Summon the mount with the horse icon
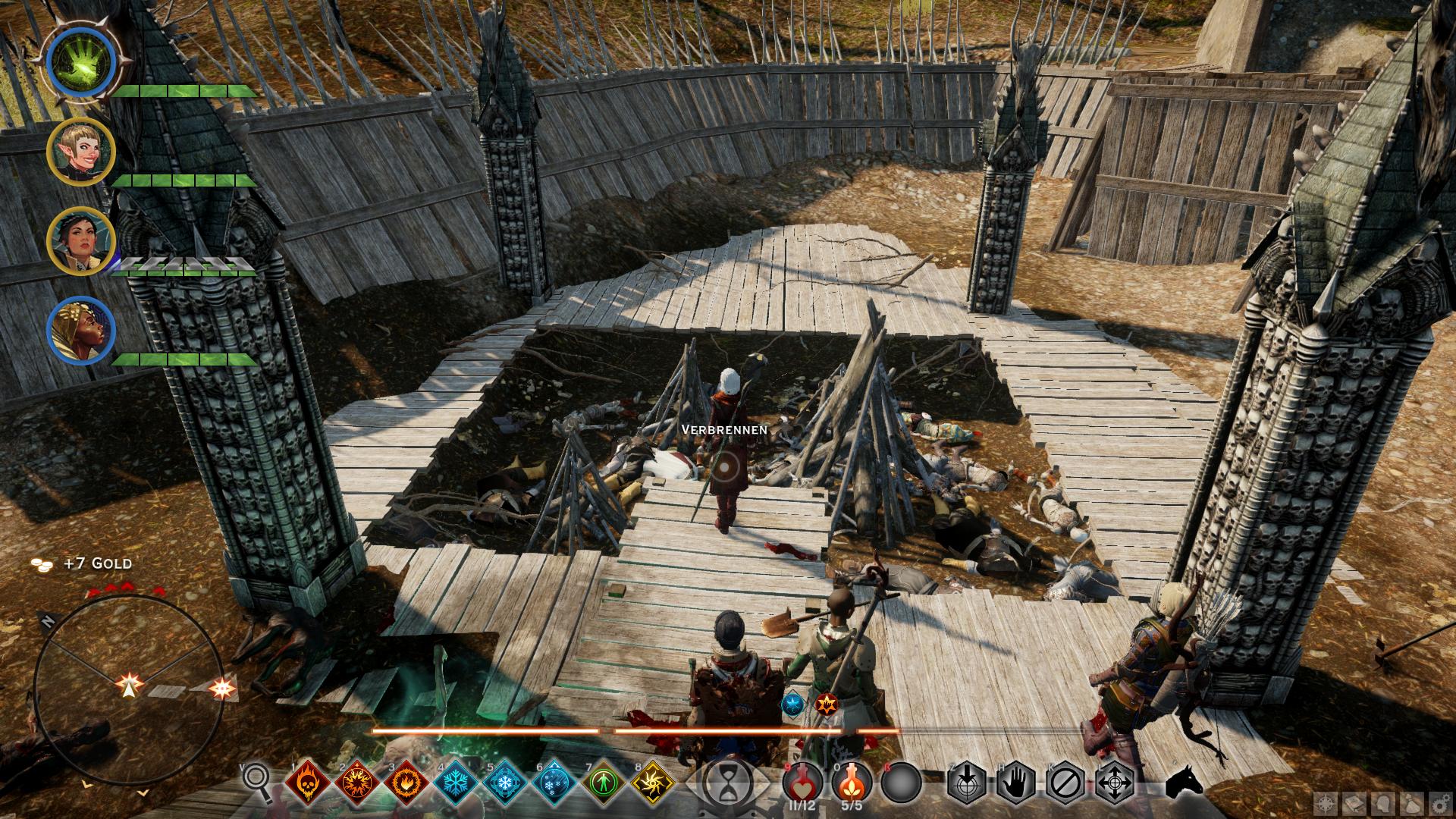Screen dimensions: 1456x819 click(1183, 781)
